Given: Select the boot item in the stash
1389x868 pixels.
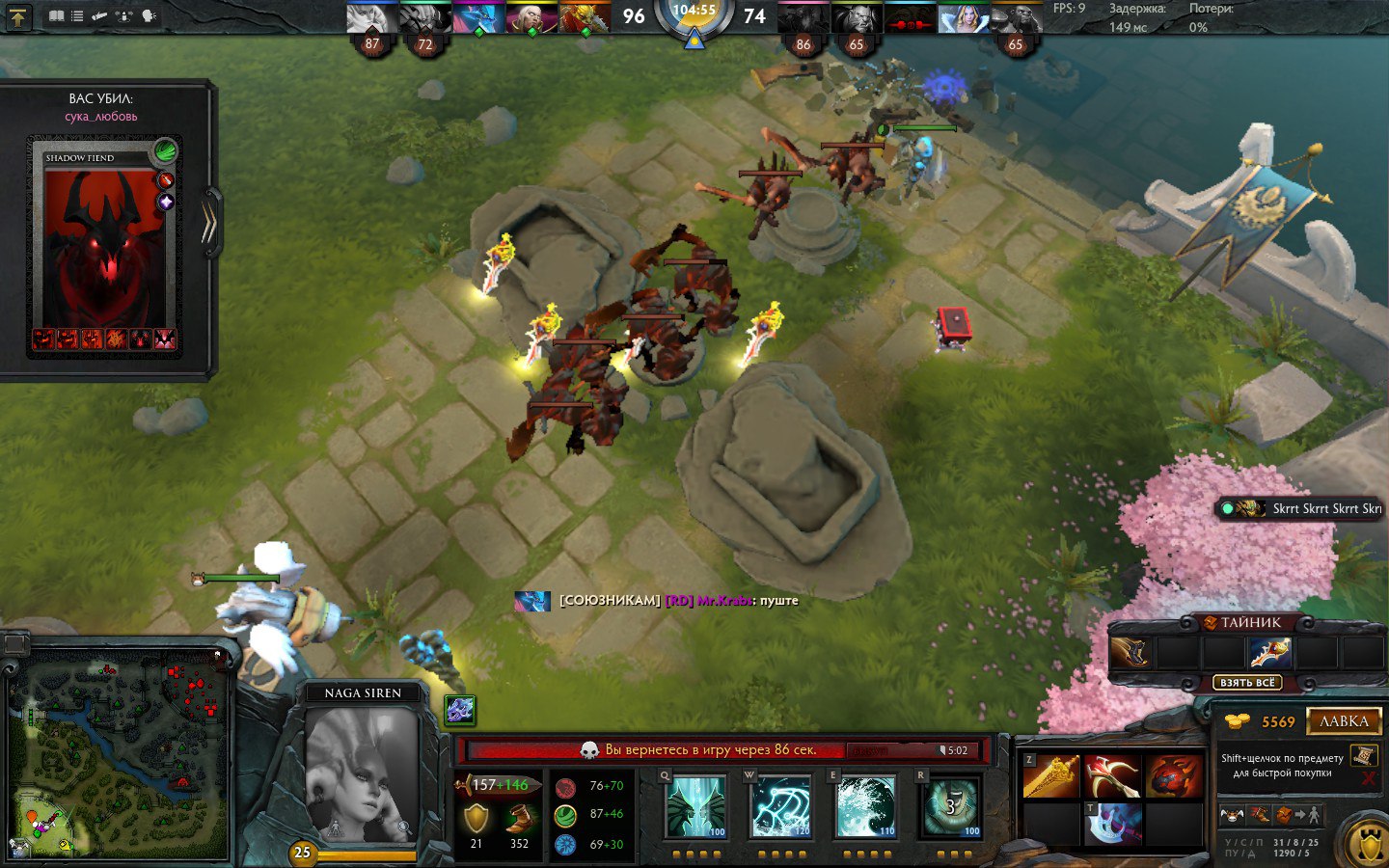Looking at the screenshot, I should (x=1131, y=653).
